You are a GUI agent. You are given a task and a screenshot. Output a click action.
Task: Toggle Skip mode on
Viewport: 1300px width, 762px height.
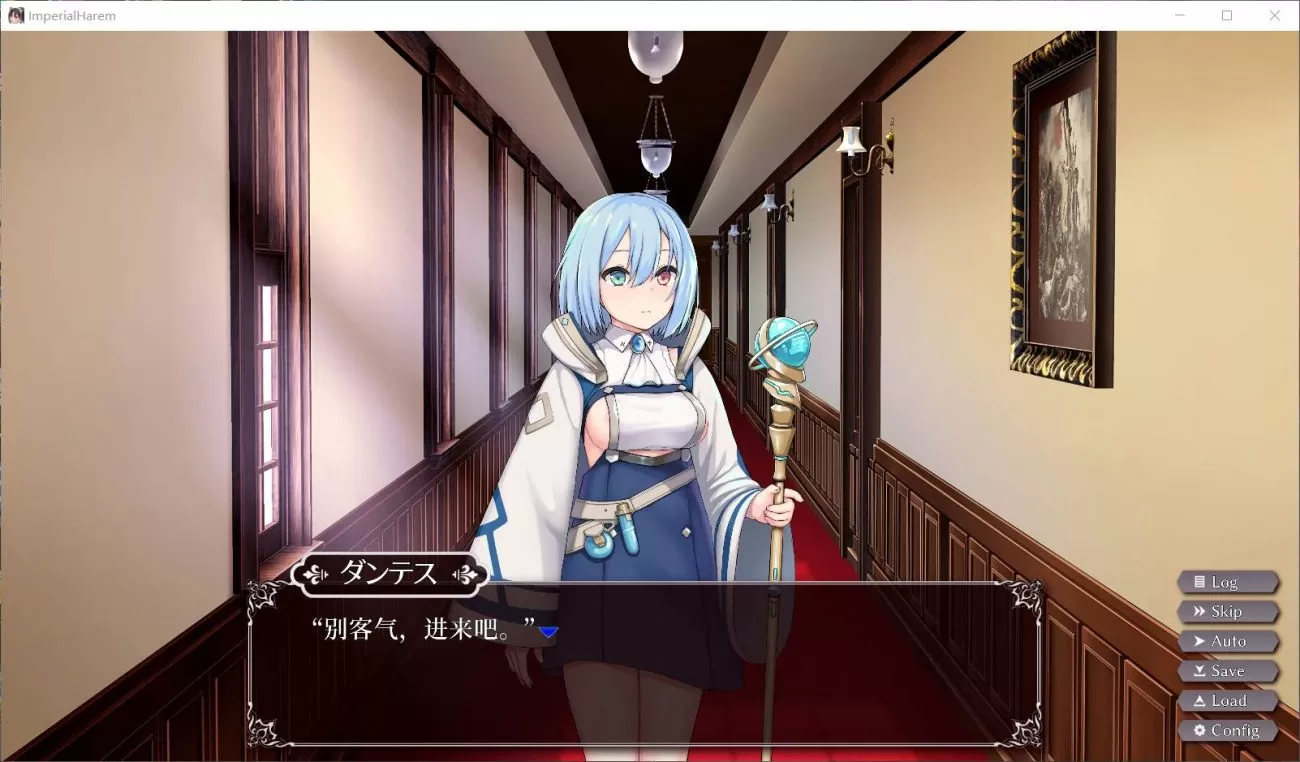(1228, 611)
